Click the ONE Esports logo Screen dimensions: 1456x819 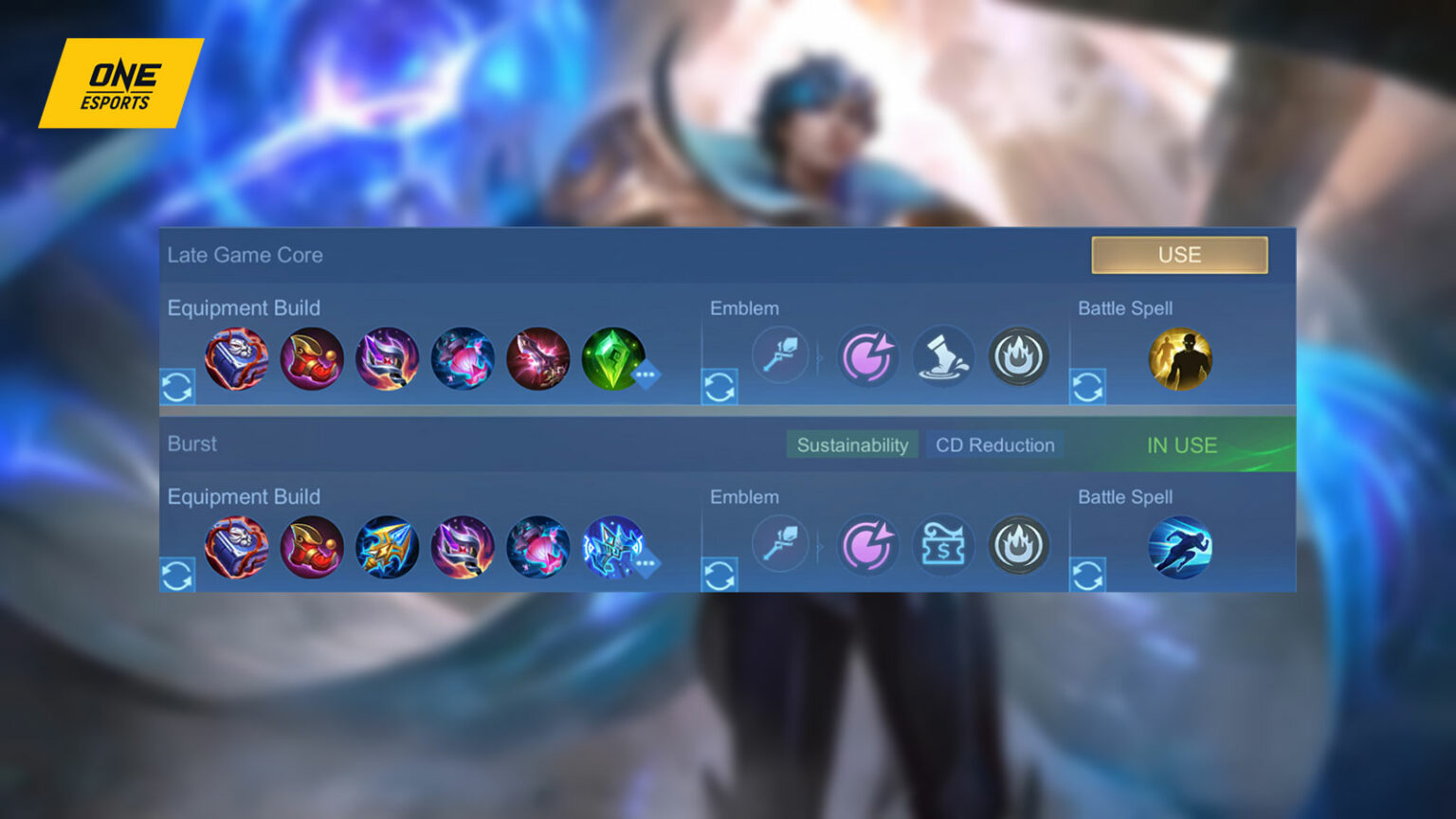click(x=120, y=83)
